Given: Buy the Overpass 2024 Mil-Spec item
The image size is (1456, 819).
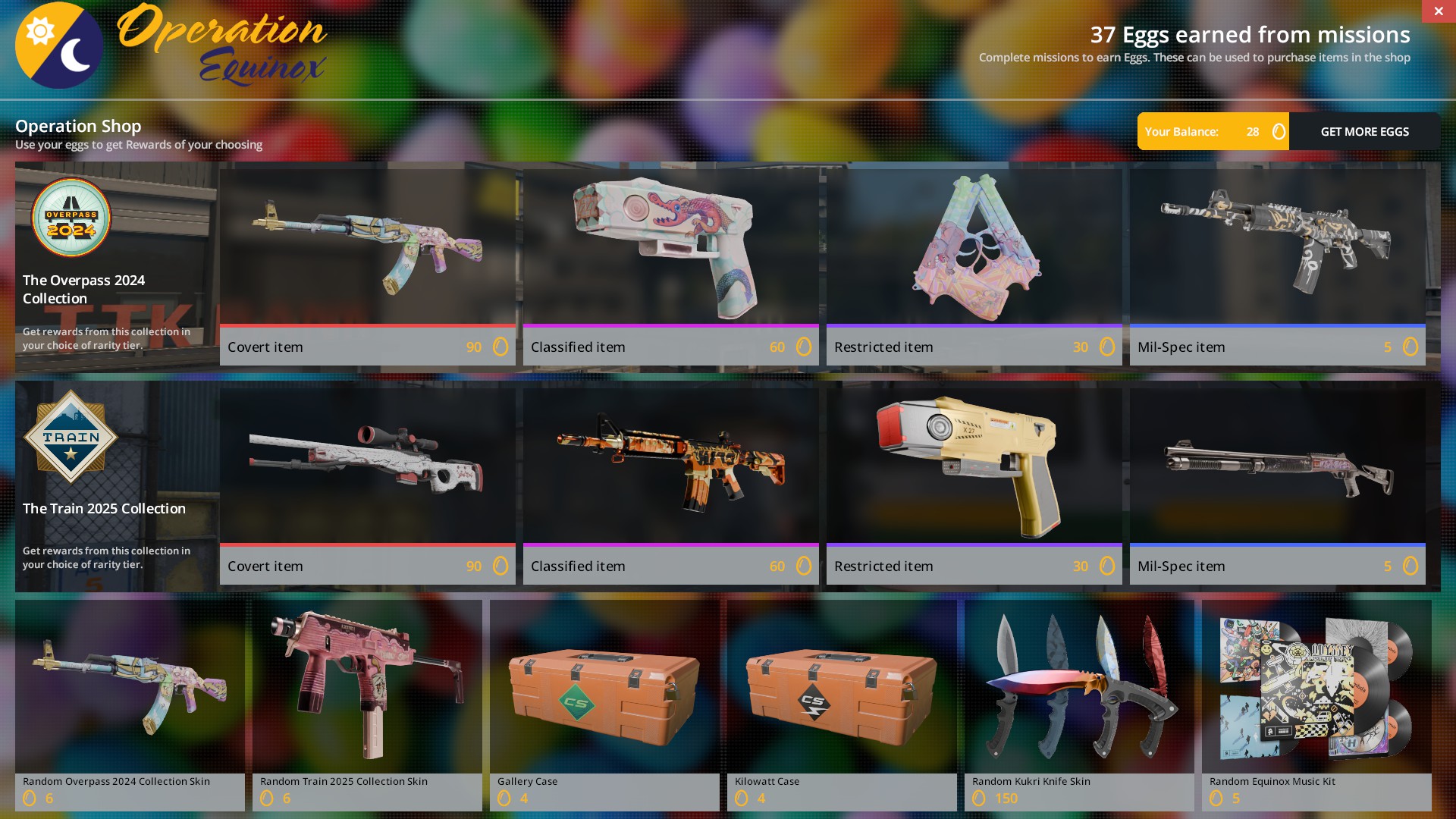Looking at the screenshot, I should (x=1277, y=267).
